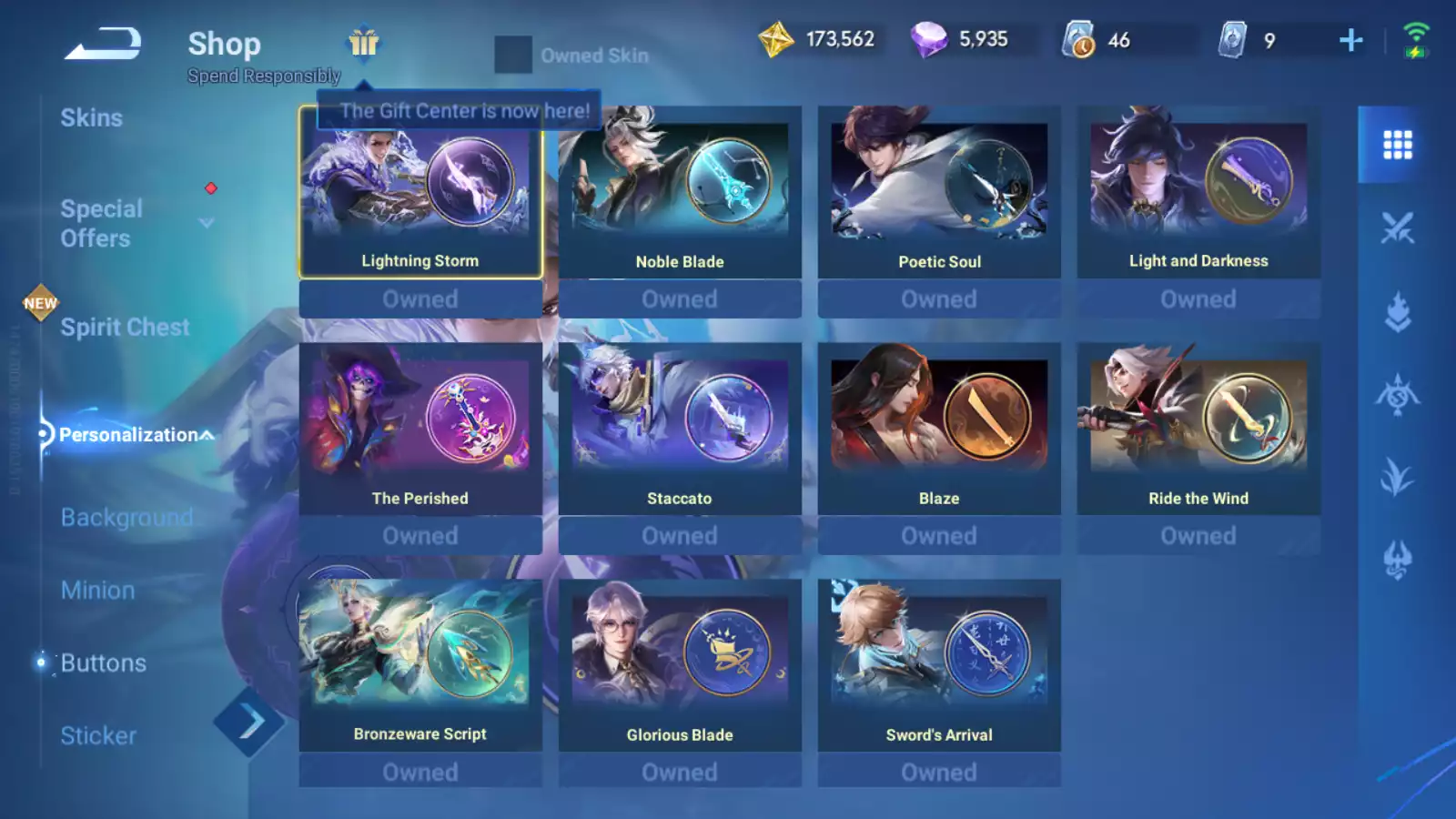Toggle the Owned Skin checkbox
The height and width of the screenshot is (819, 1456).
[x=512, y=56]
